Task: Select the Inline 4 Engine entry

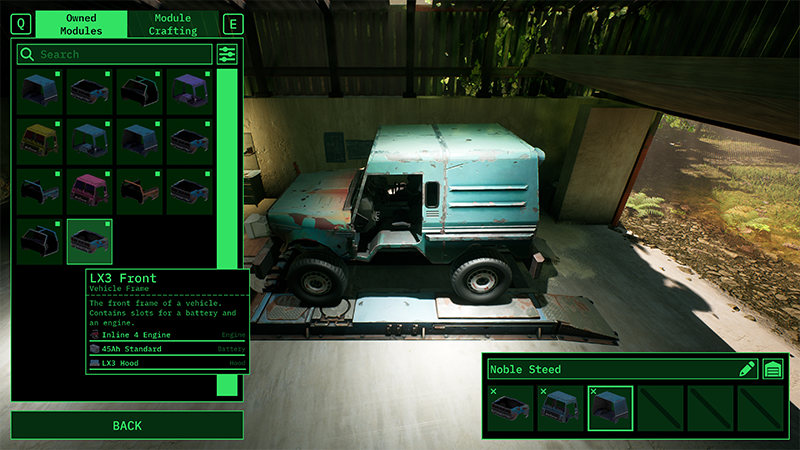Action: click(165, 334)
